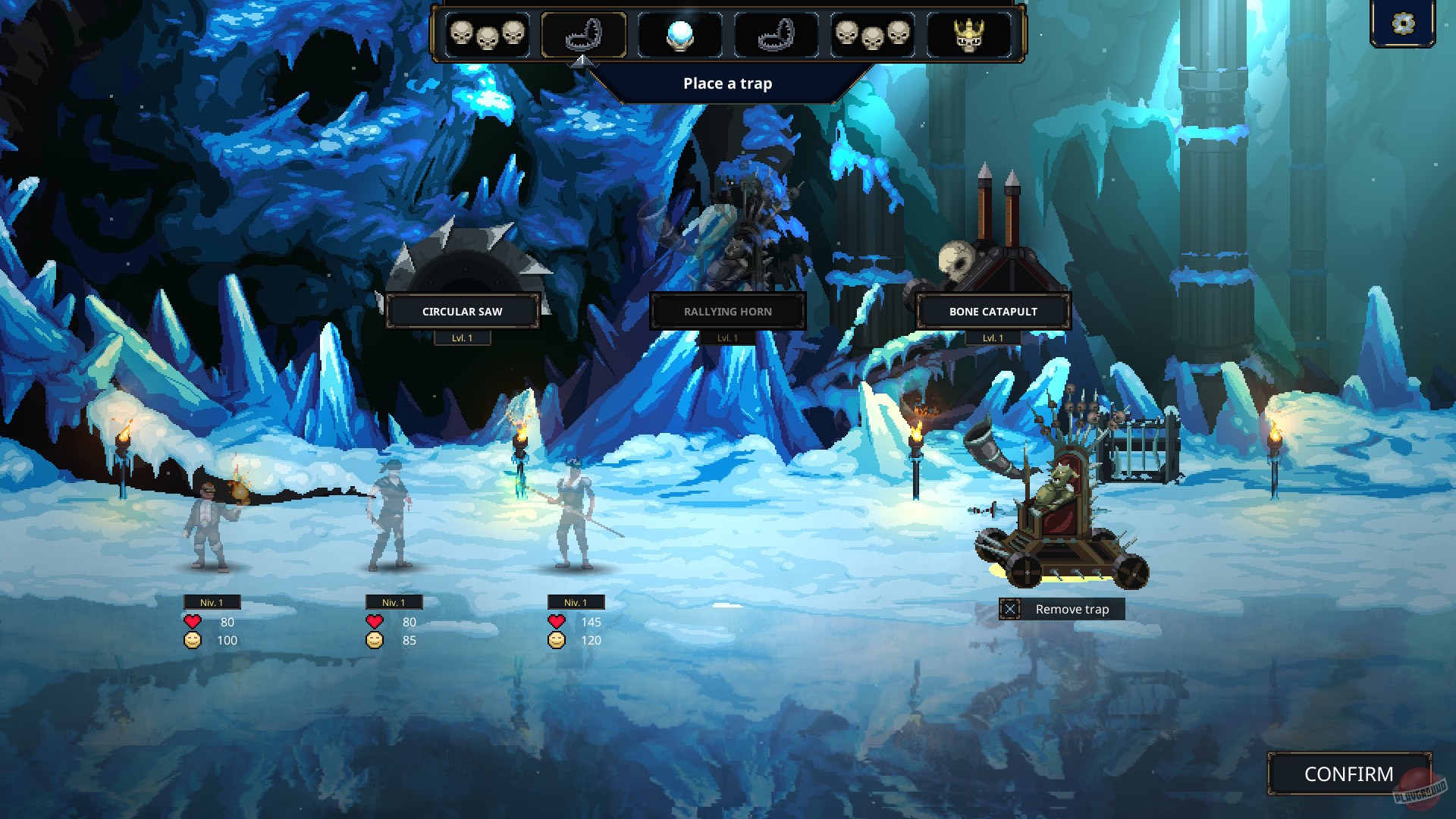Select the bear trap in the second slot

[582, 34]
